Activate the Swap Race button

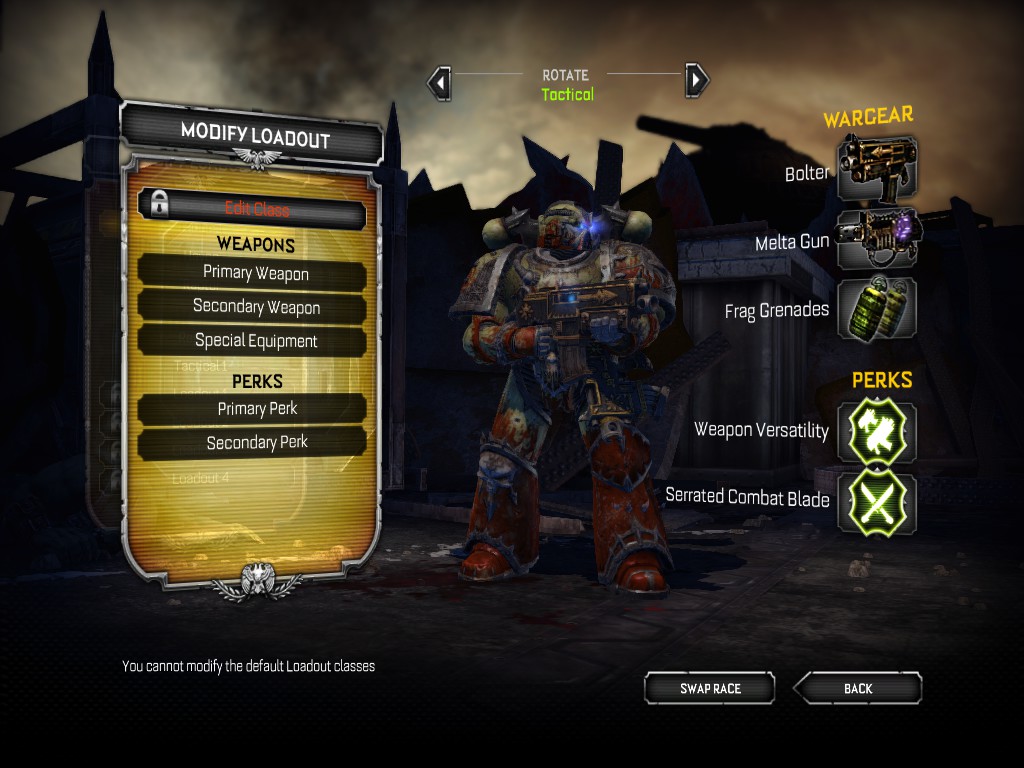(x=710, y=688)
